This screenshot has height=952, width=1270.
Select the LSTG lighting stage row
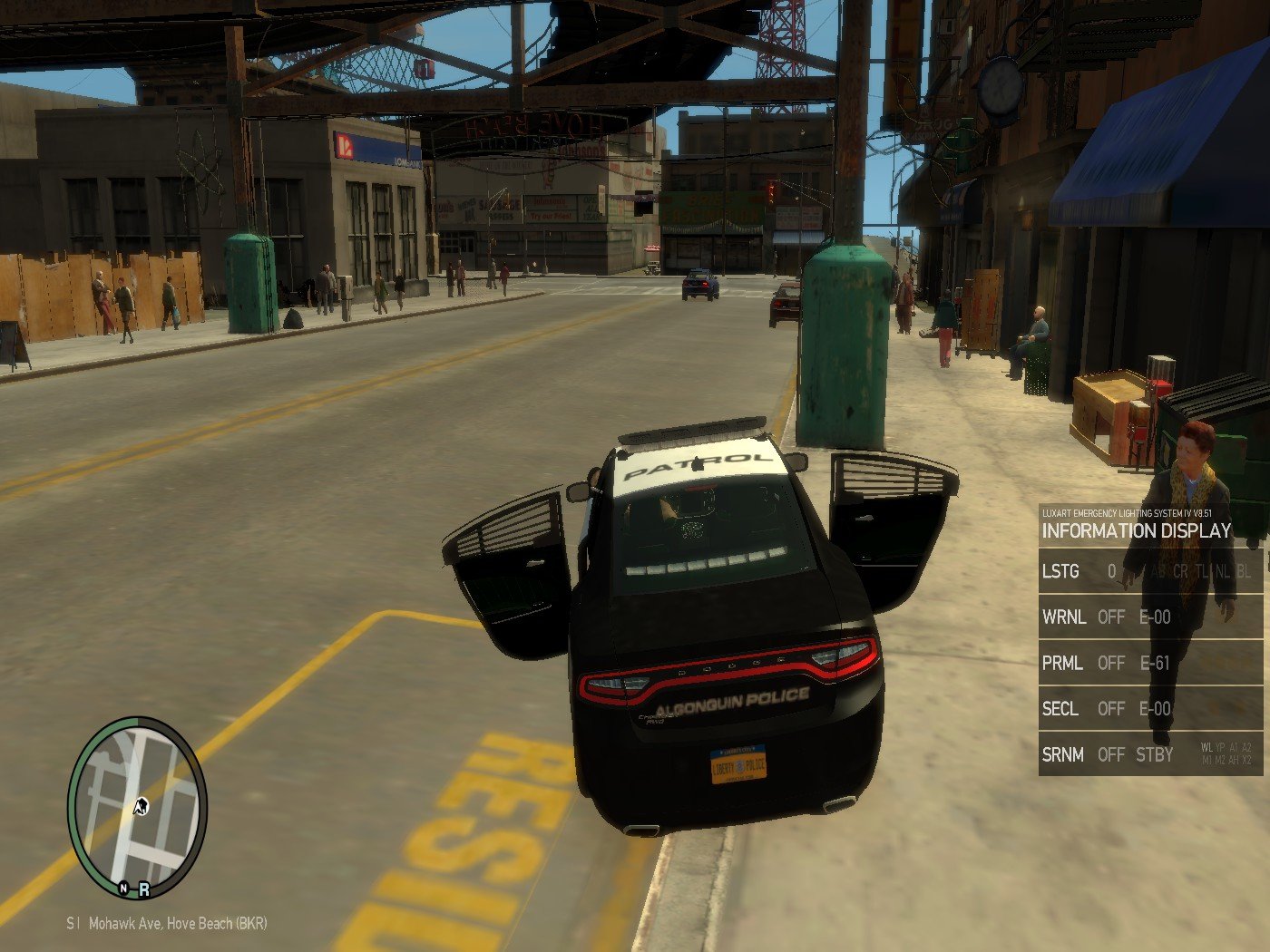(1149, 571)
